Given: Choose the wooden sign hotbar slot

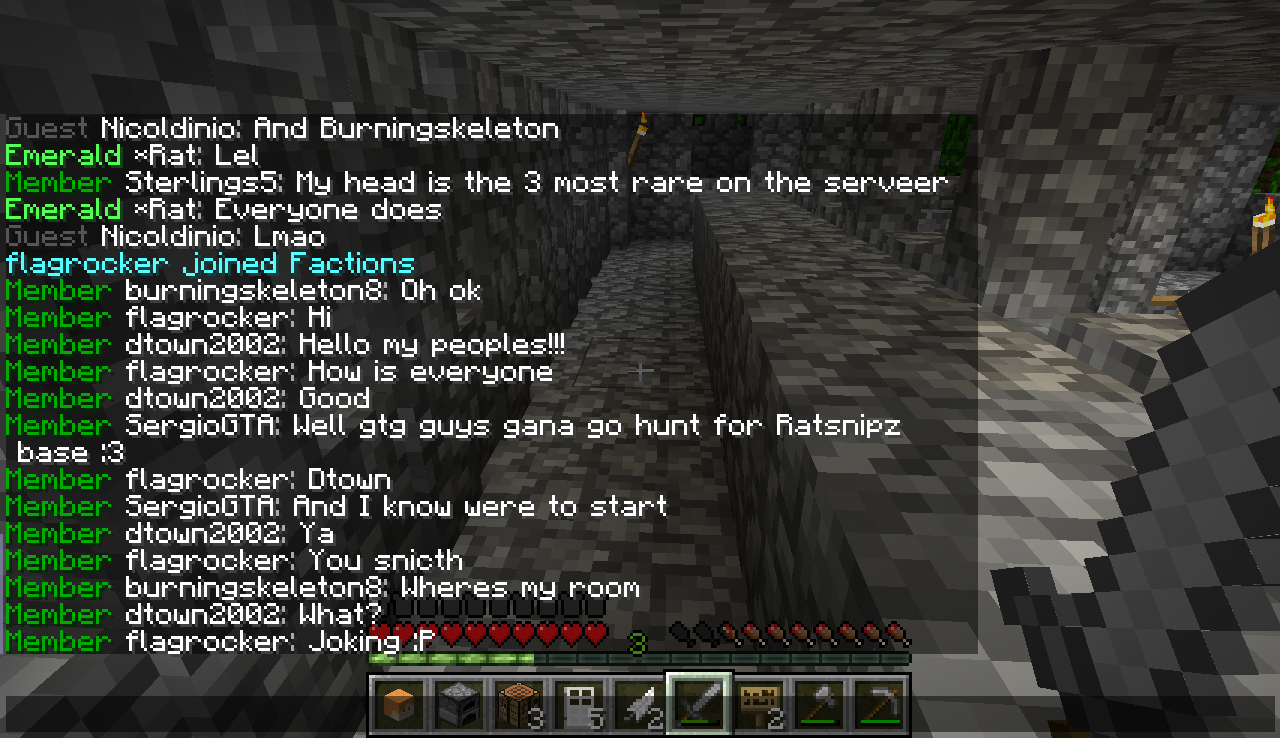Looking at the screenshot, I should point(759,705).
